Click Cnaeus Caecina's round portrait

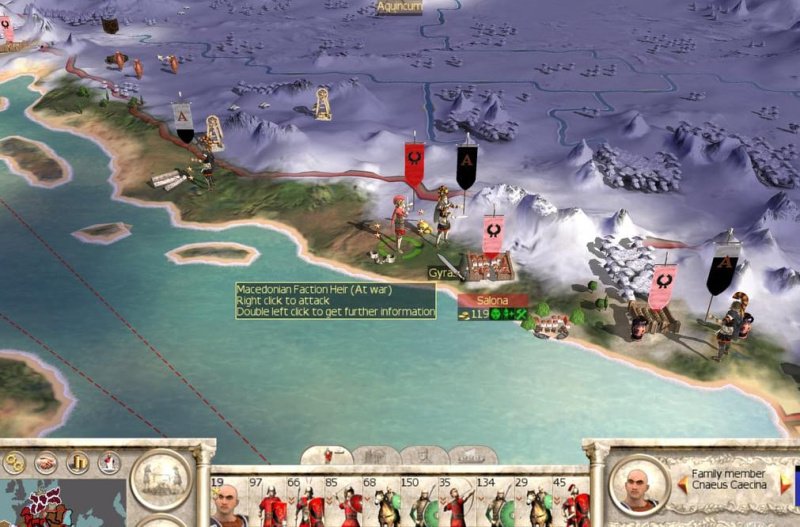639,482
